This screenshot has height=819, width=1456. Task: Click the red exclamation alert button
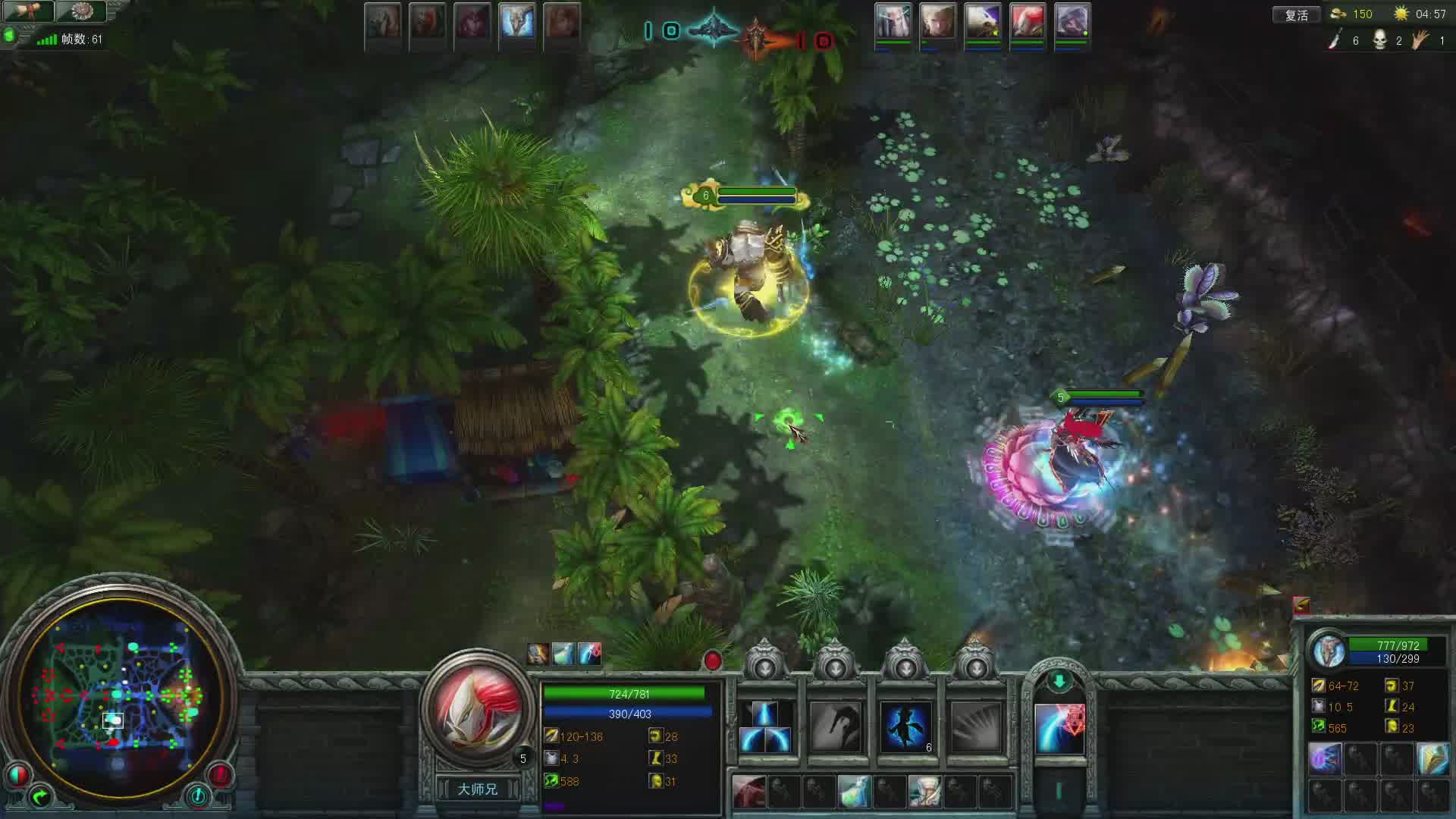click(x=220, y=774)
